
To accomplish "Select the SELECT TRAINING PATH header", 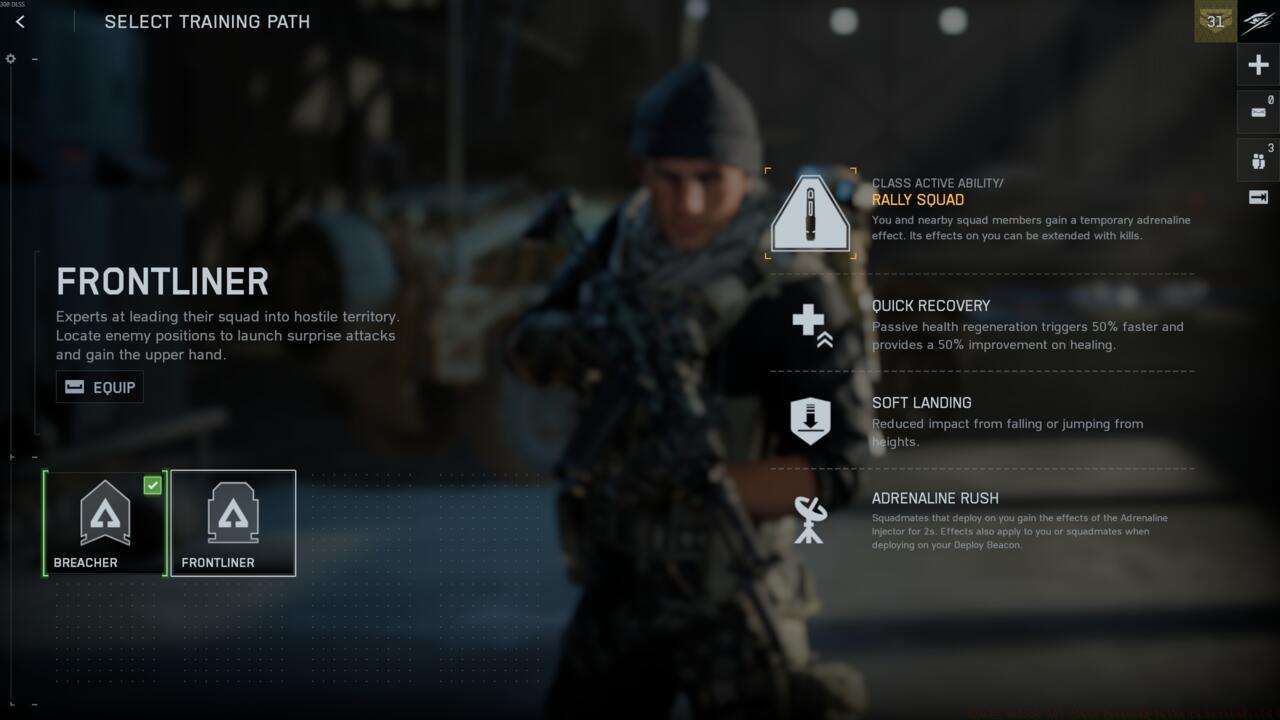I will [206, 21].
